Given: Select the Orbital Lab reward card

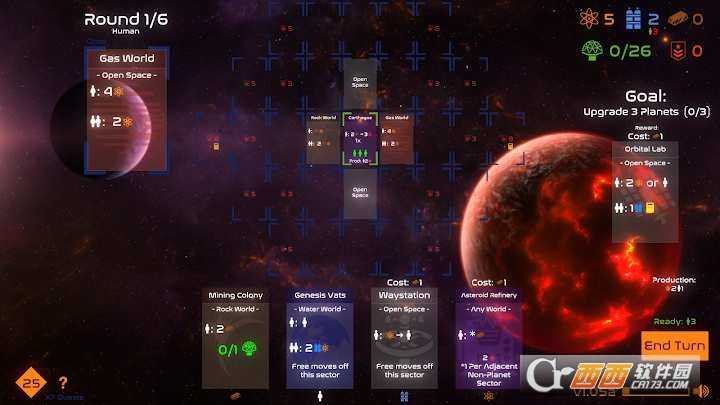Looking at the screenshot, I should [645, 192].
